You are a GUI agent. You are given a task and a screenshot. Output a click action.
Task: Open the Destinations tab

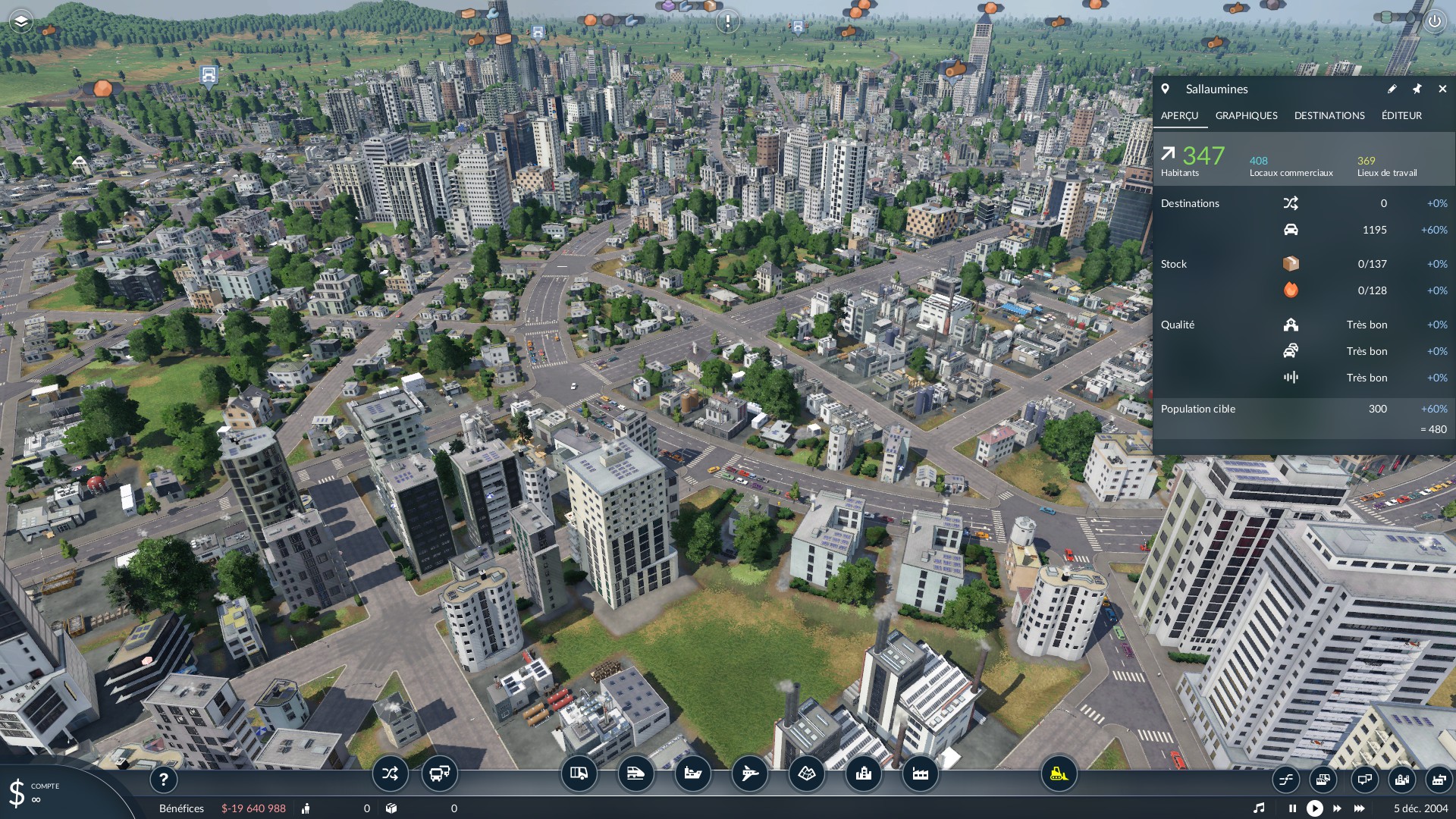click(x=1329, y=115)
